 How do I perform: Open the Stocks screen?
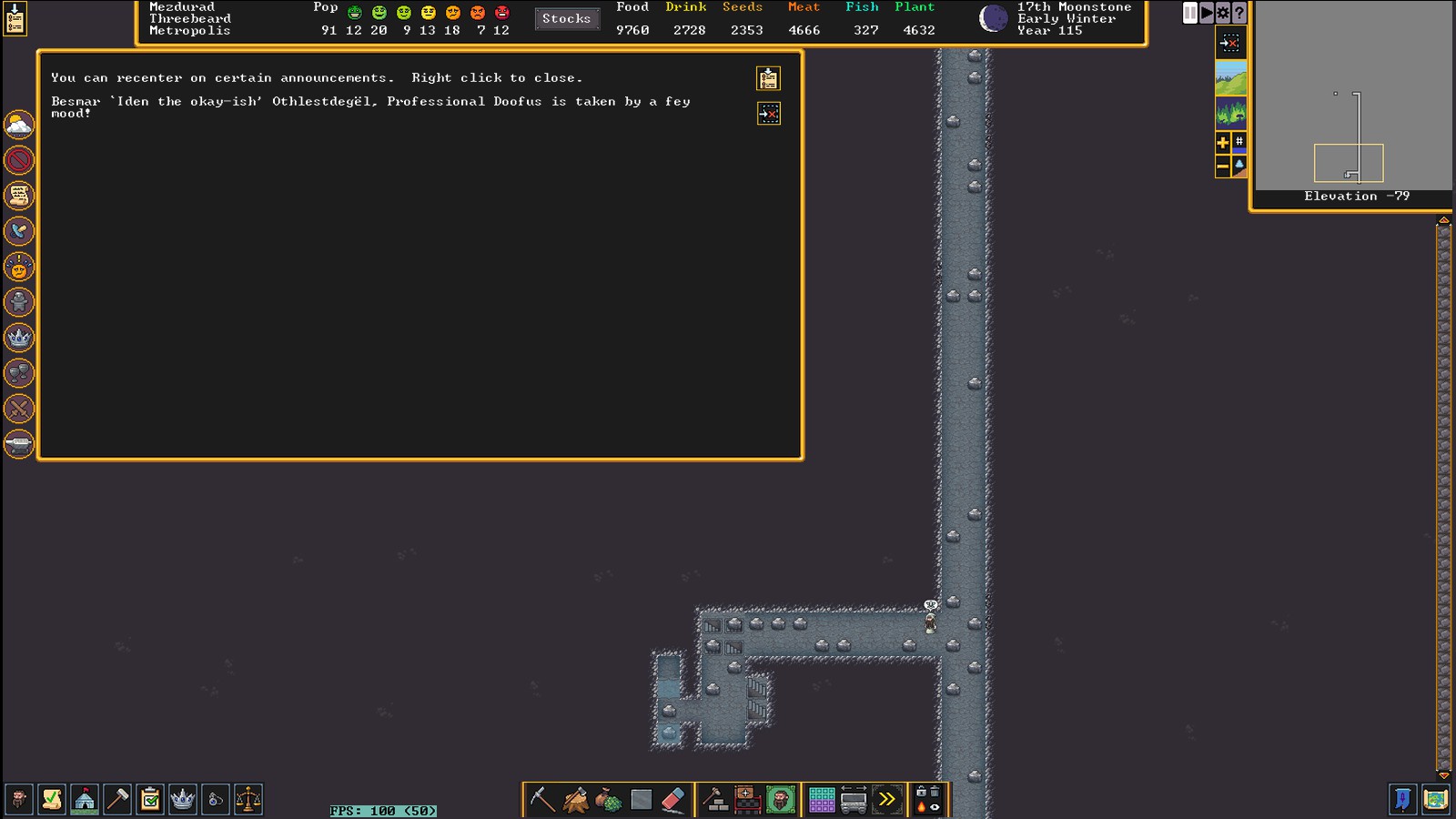click(566, 18)
